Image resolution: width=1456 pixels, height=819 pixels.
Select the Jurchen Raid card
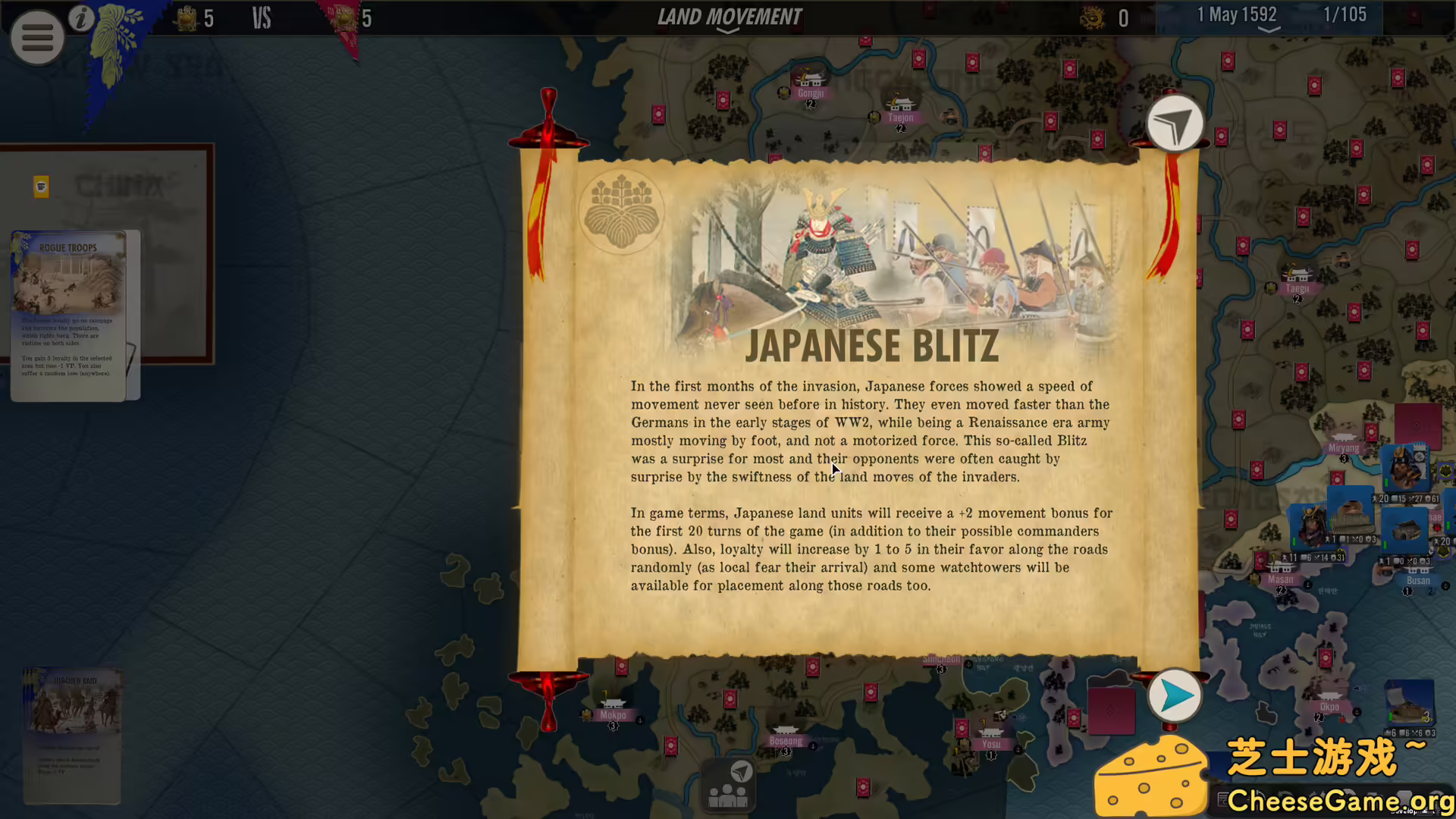(73, 734)
